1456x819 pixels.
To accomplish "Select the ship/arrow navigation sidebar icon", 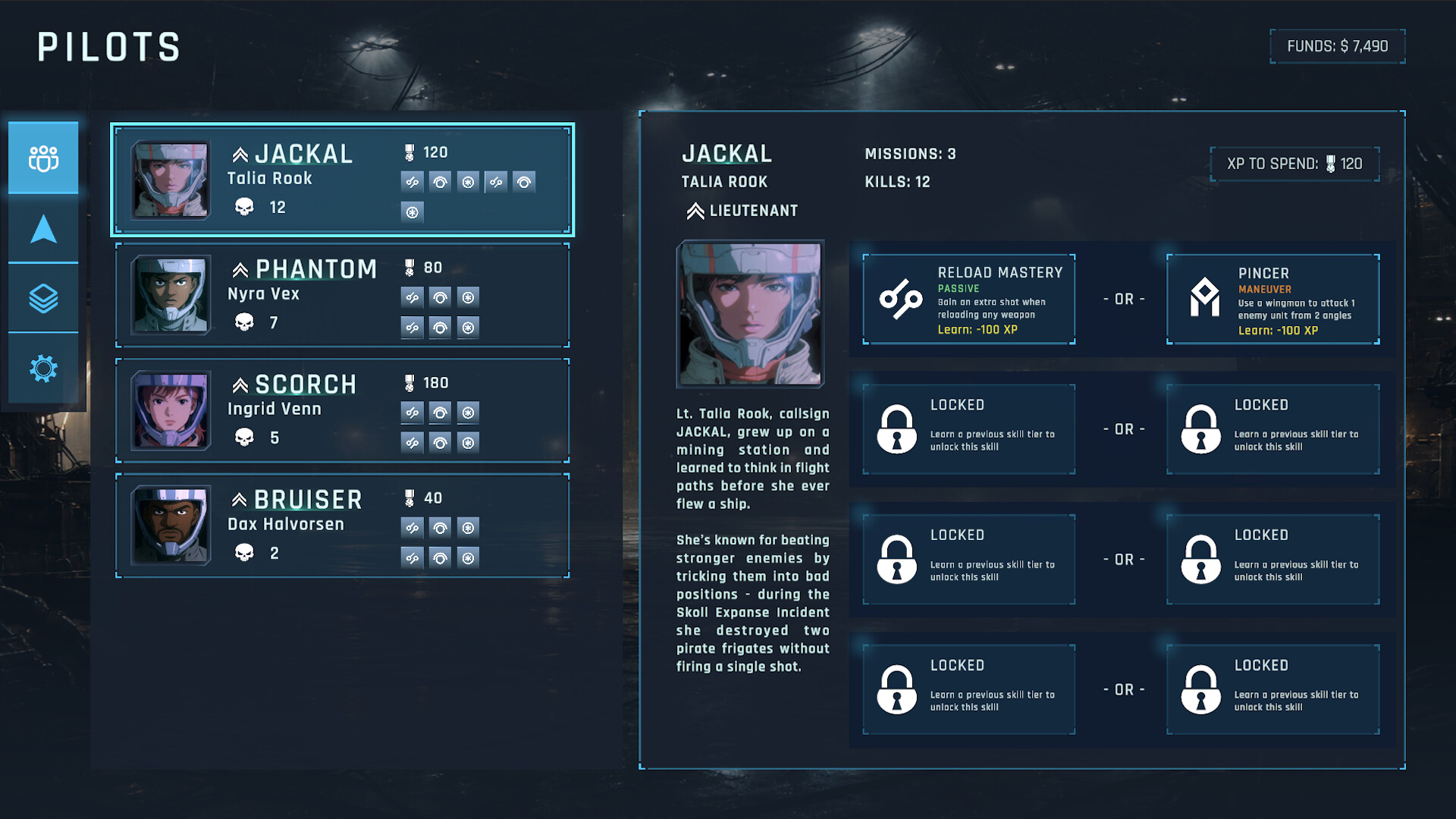I will (43, 230).
